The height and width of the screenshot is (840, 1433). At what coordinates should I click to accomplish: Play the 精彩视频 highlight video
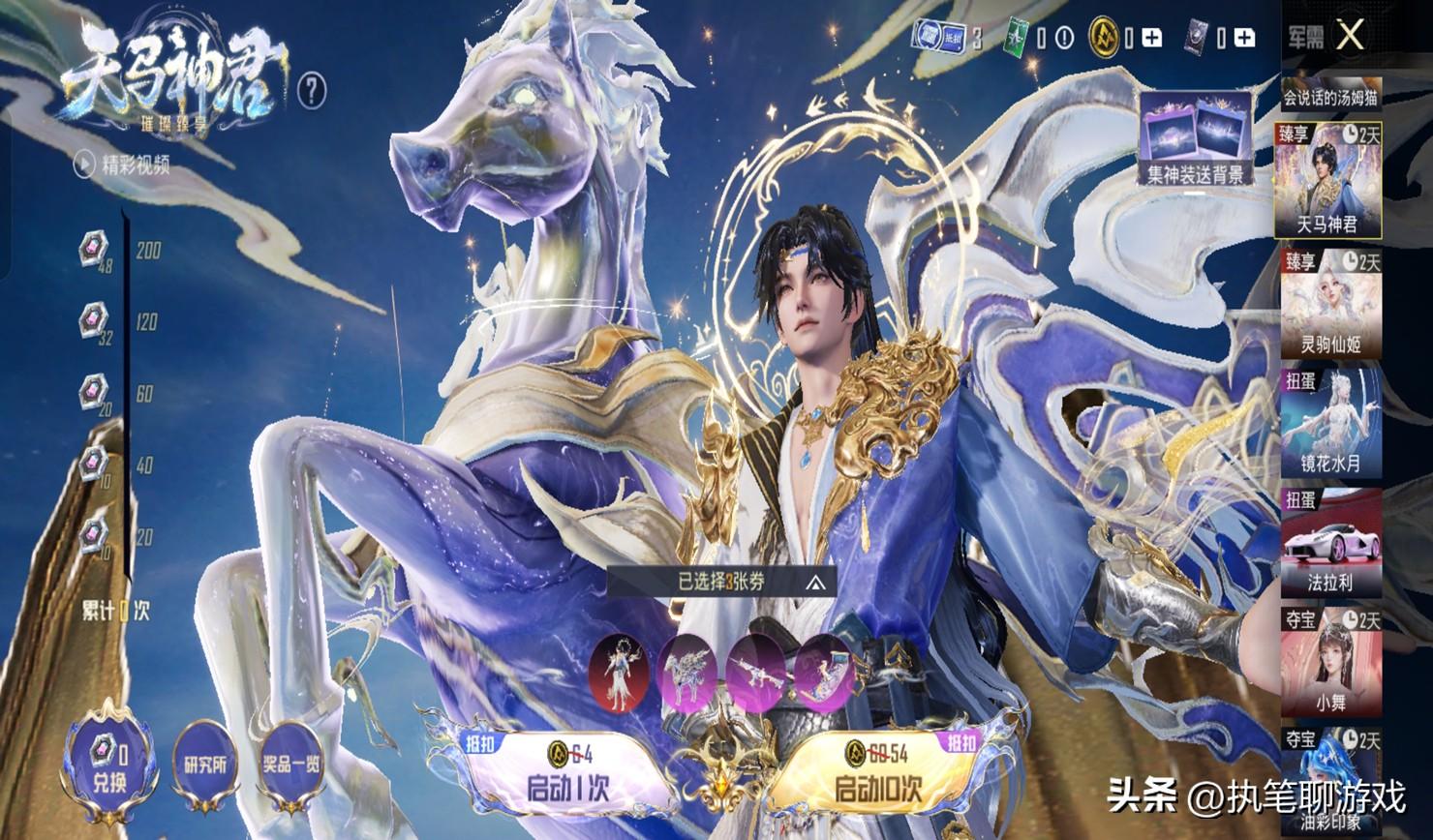click(123, 165)
